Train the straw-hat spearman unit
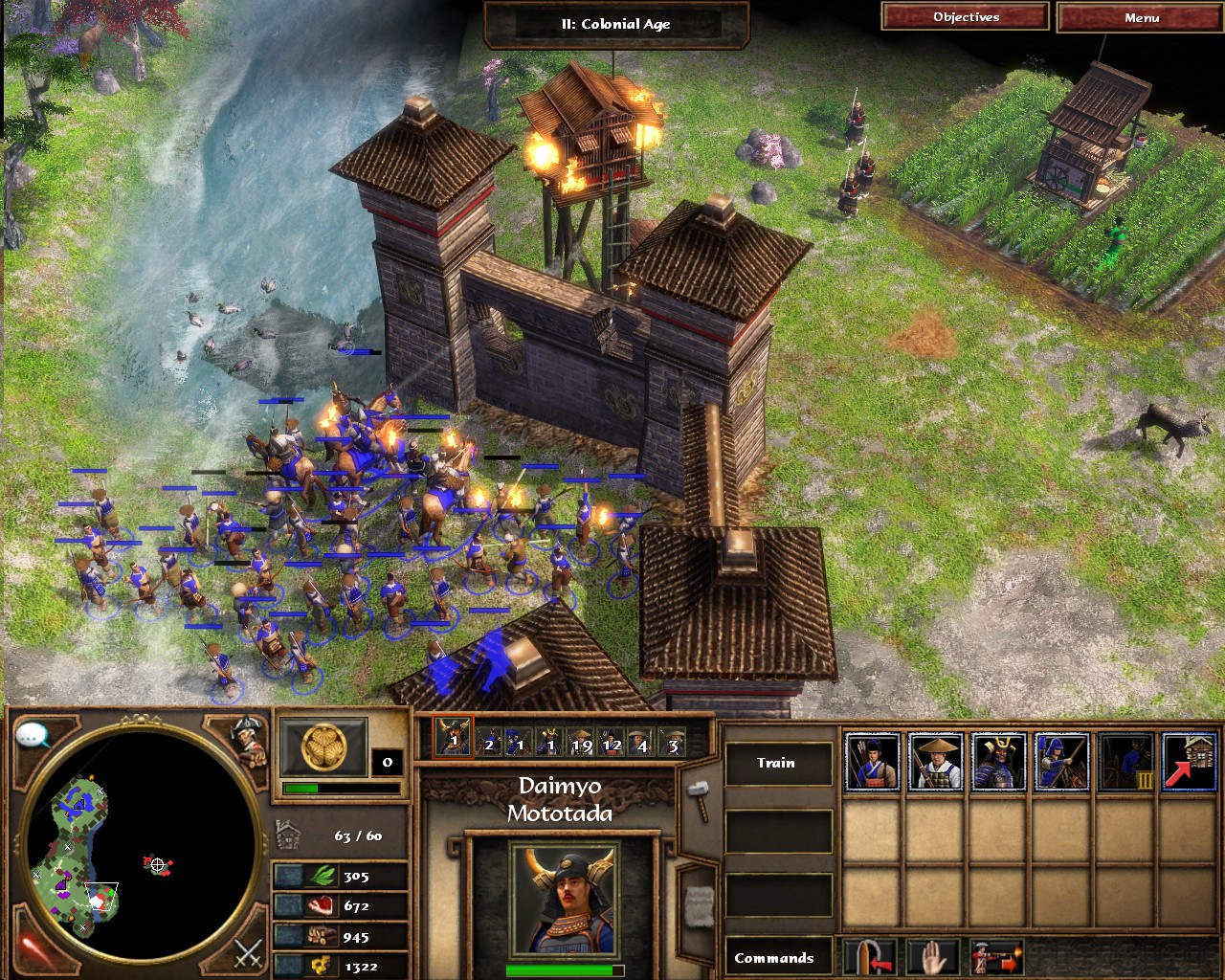This screenshot has height=980, width=1225. 935,762
